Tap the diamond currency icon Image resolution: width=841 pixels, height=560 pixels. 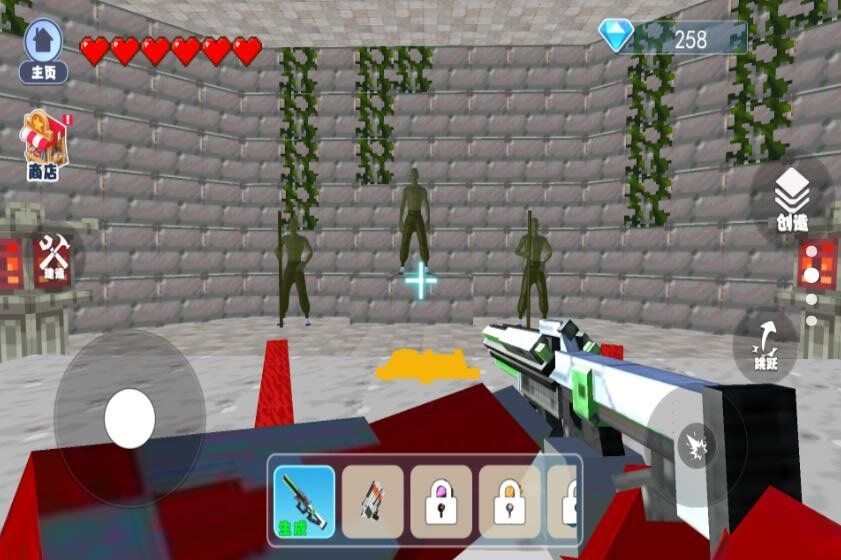pyautogui.click(x=615, y=37)
